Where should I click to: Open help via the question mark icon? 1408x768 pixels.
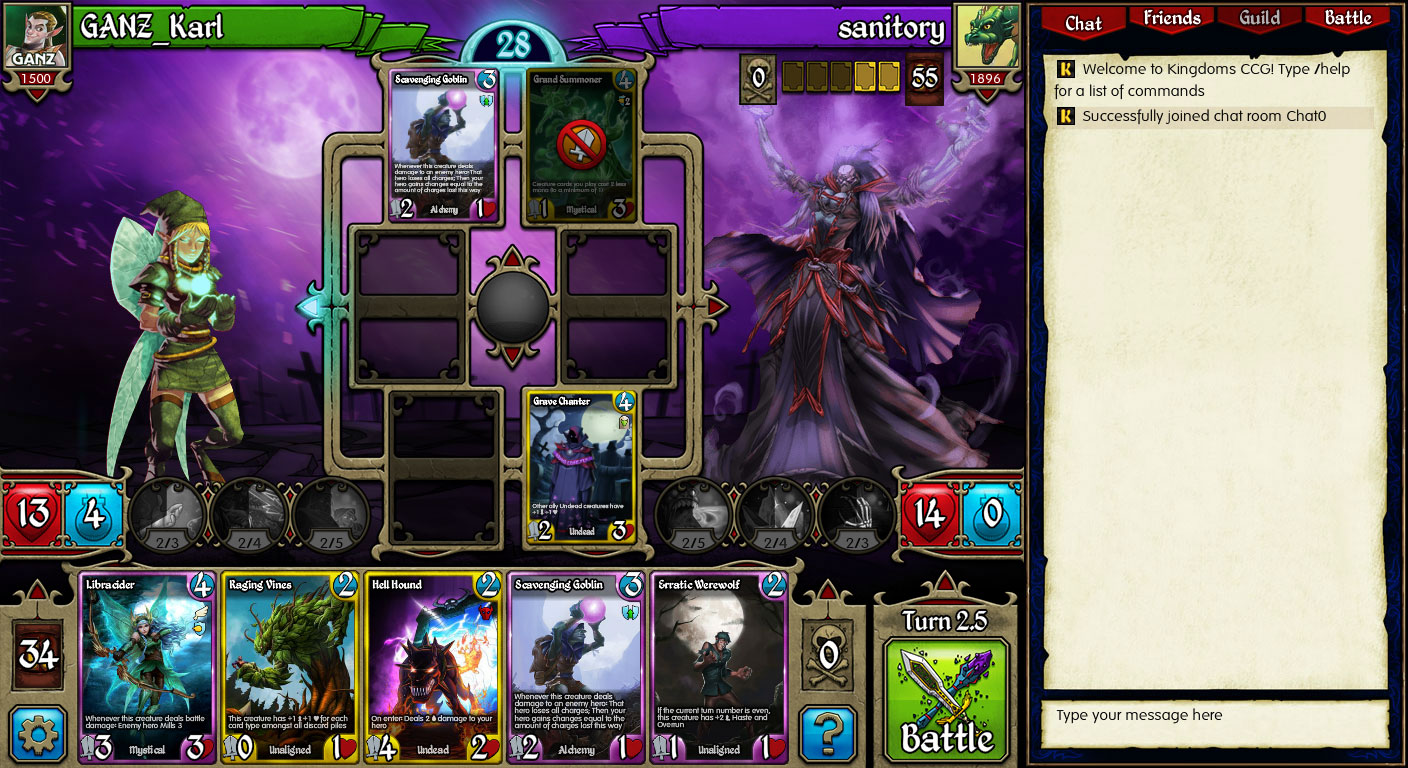point(828,733)
